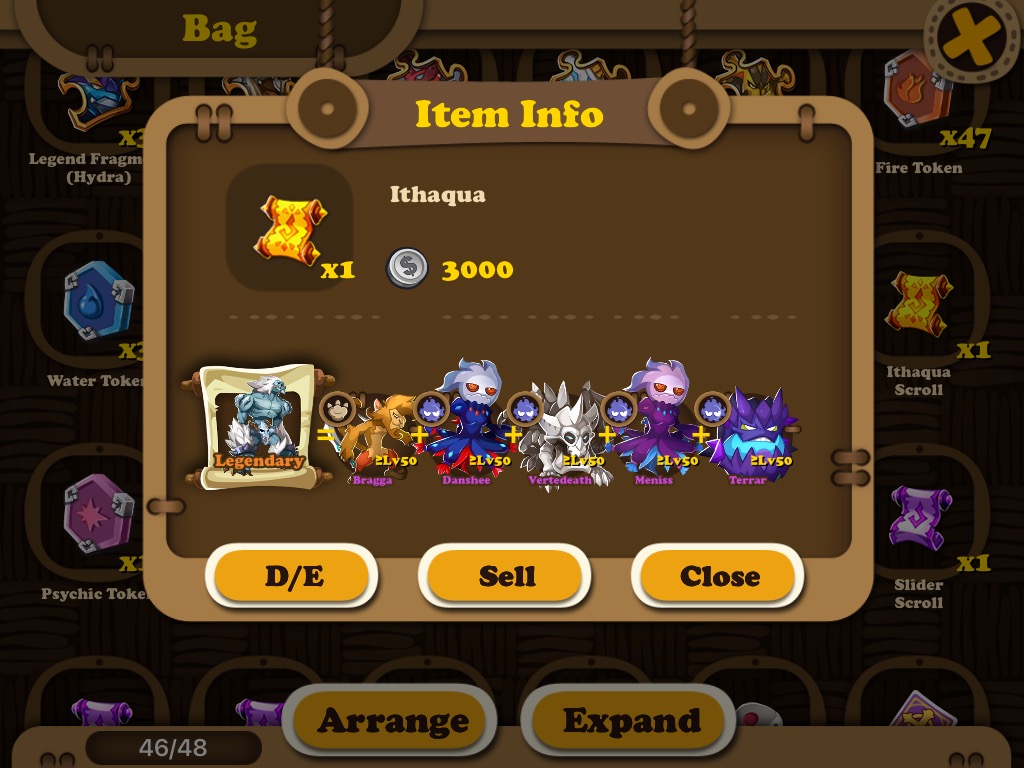Arrange the bag items
The width and height of the screenshot is (1024, 768).
(x=392, y=720)
